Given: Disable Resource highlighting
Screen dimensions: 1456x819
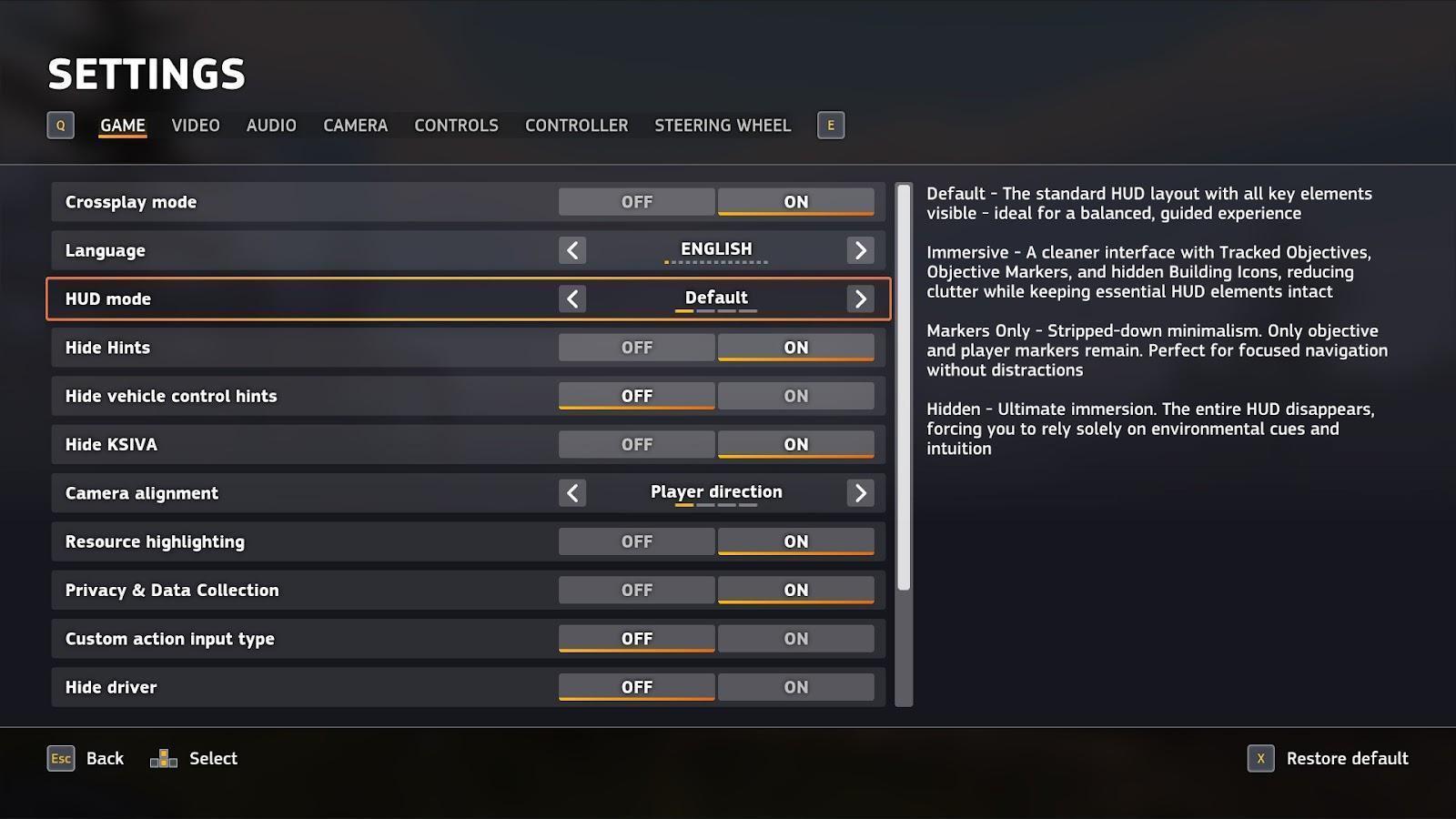Looking at the screenshot, I should 636,541.
